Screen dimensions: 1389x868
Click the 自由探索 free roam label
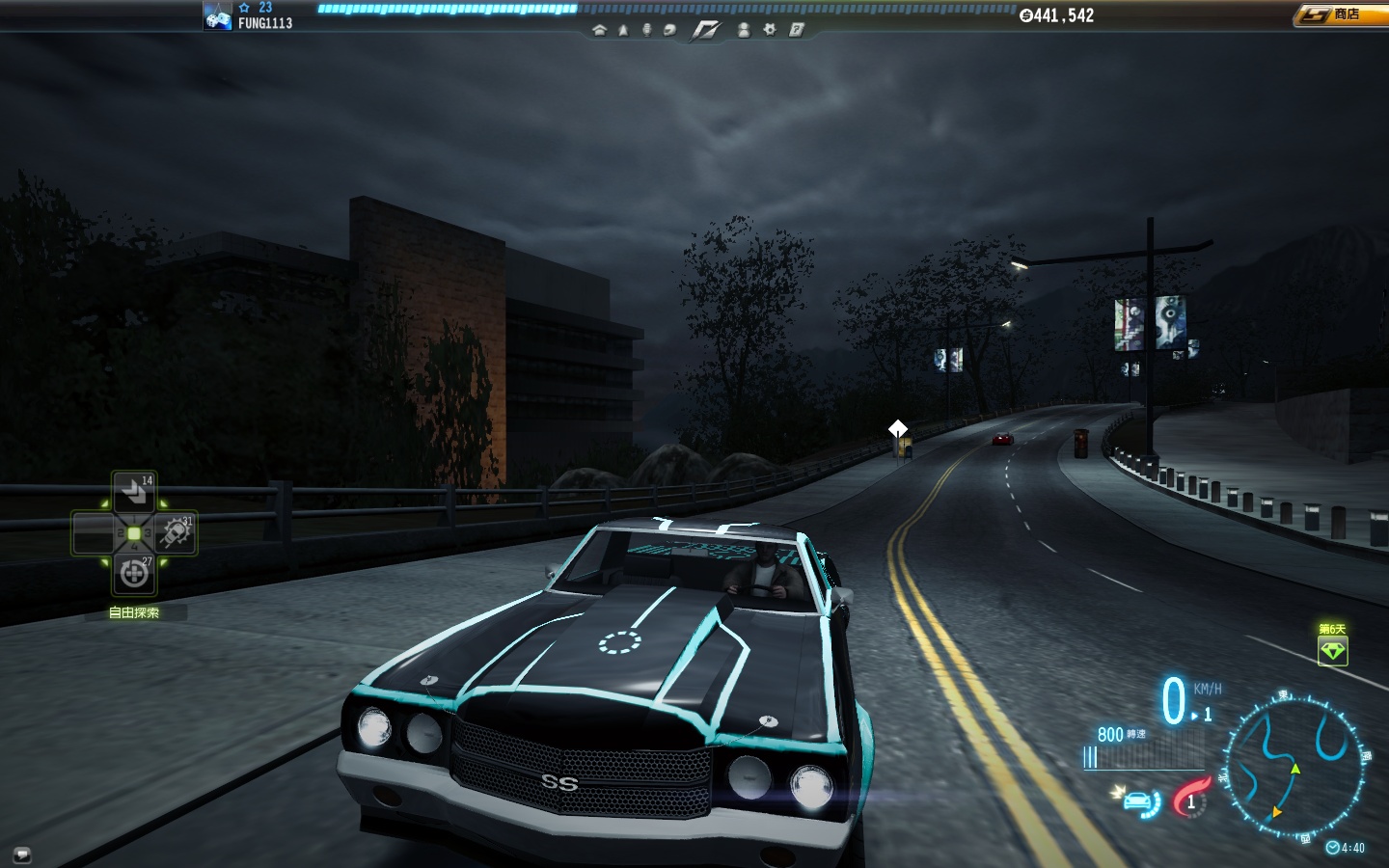tap(134, 612)
